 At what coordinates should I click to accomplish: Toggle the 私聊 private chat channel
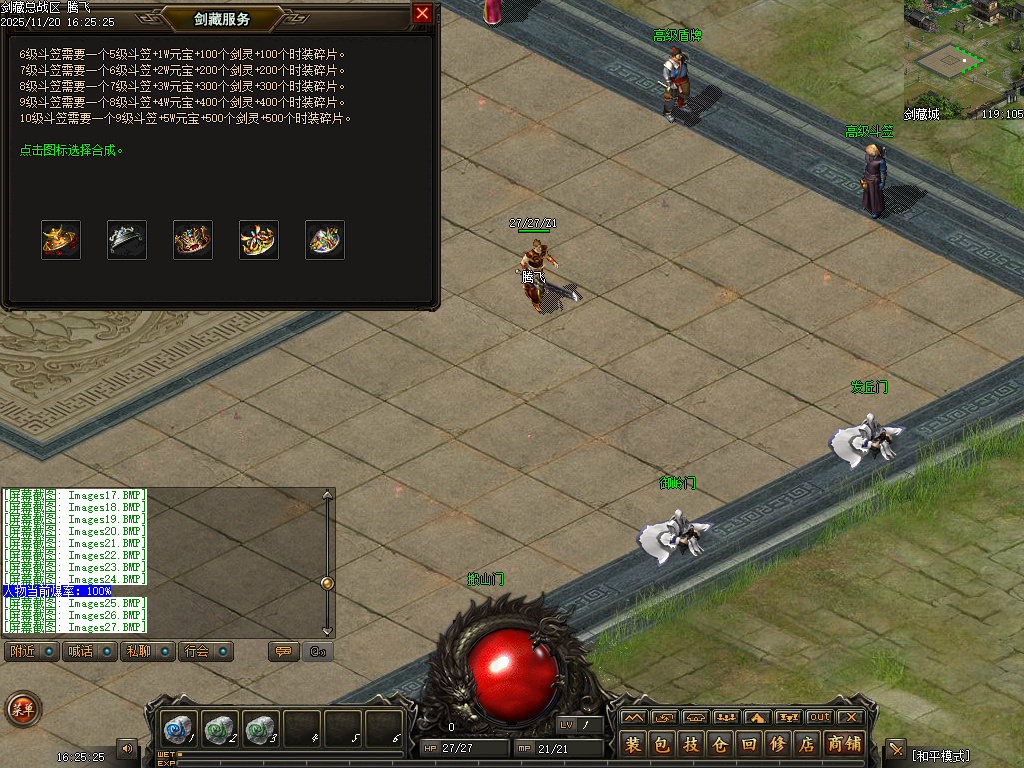click(146, 651)
